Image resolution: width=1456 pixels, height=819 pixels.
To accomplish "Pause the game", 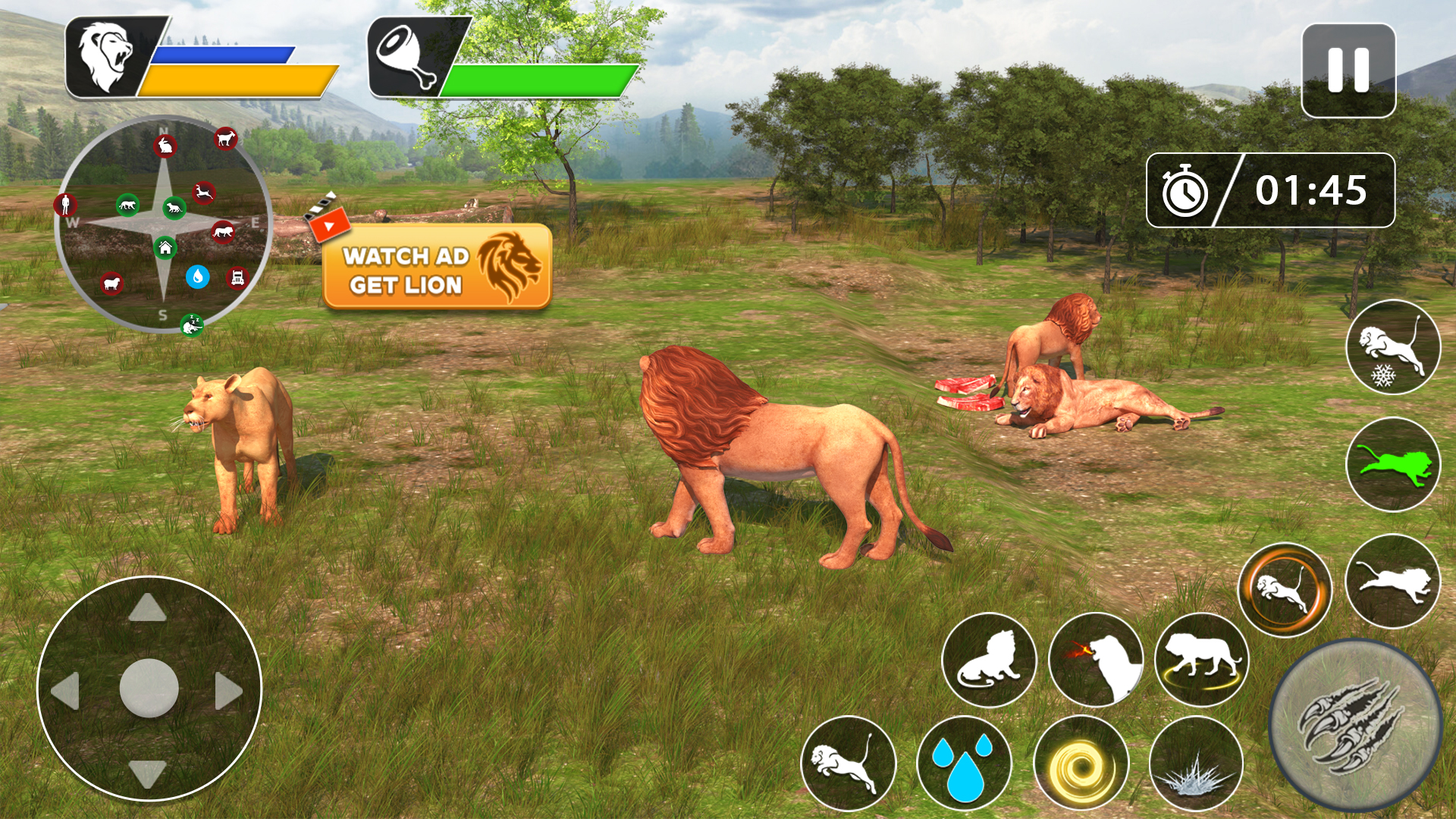I will click(1348, 71).
